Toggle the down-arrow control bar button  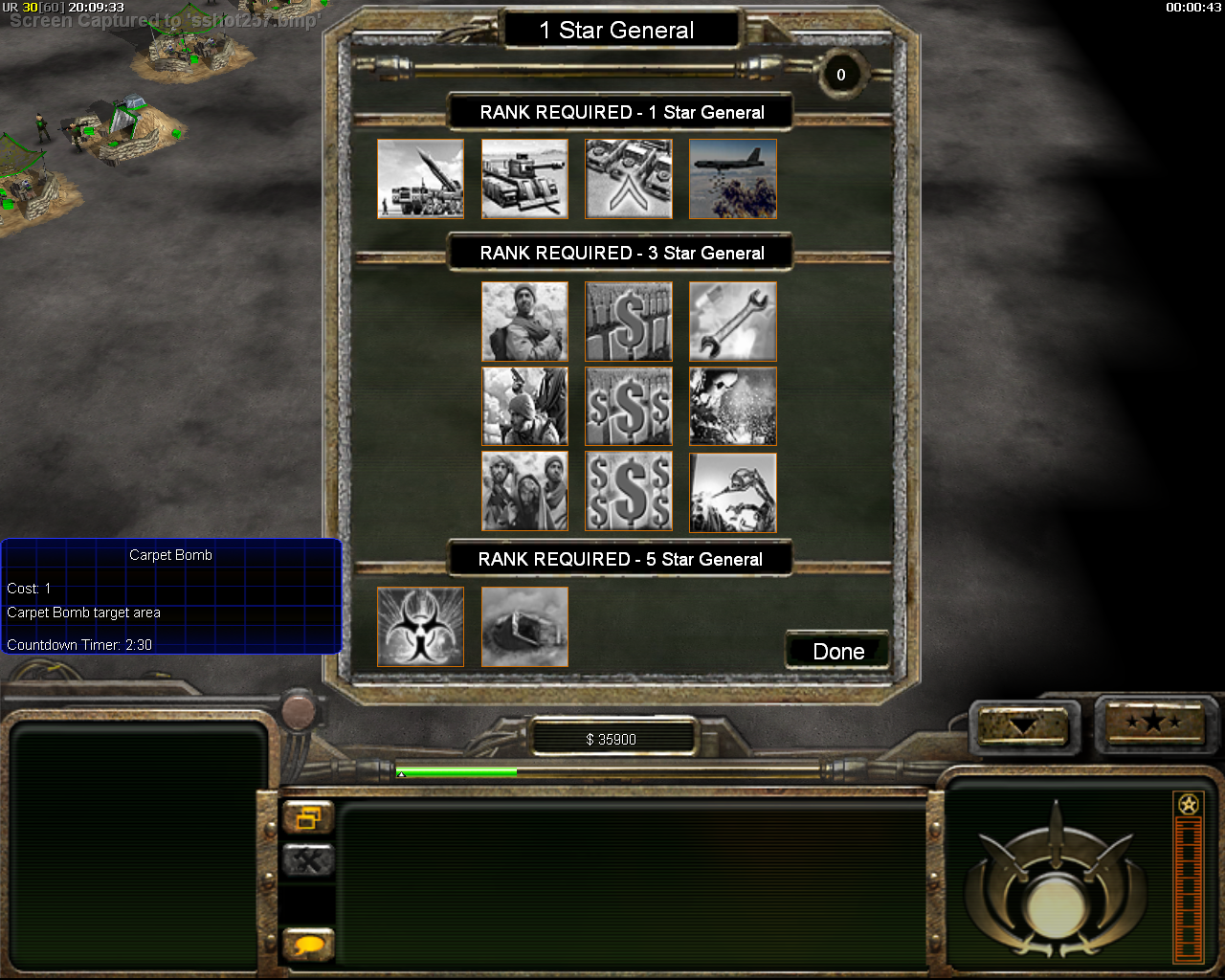coord(1022,725)
